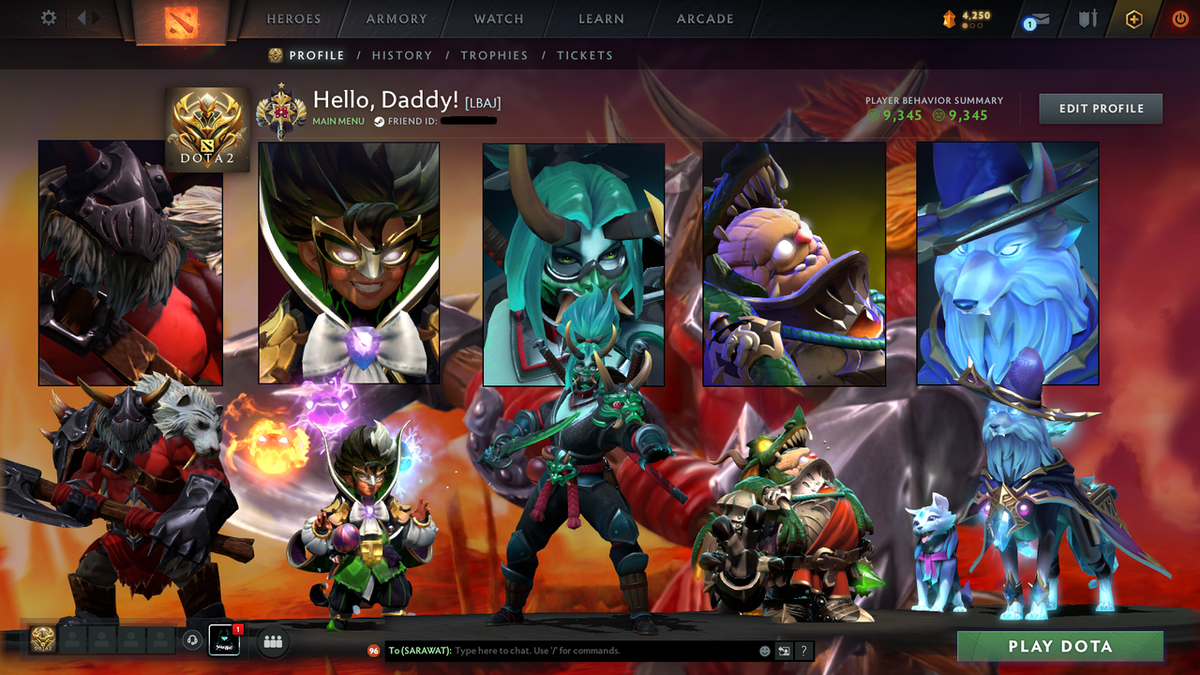Open the Heroes menu

294,19
